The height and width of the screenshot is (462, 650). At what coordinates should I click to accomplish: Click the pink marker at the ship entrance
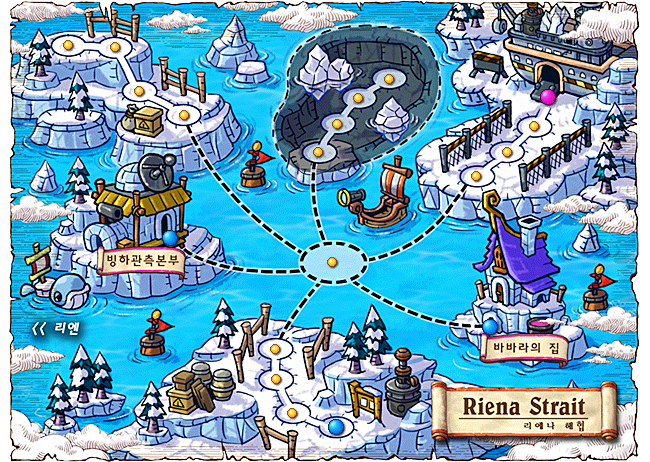point(547,96)
